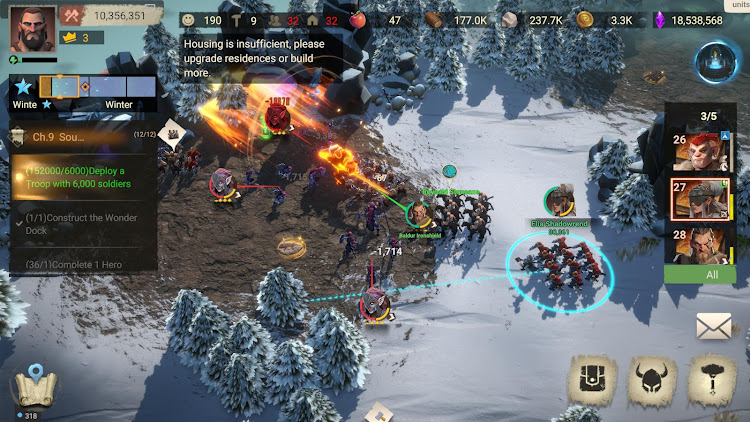Open the Winter season timeline bar
The image size is (750, 422).
click(97, 88)
